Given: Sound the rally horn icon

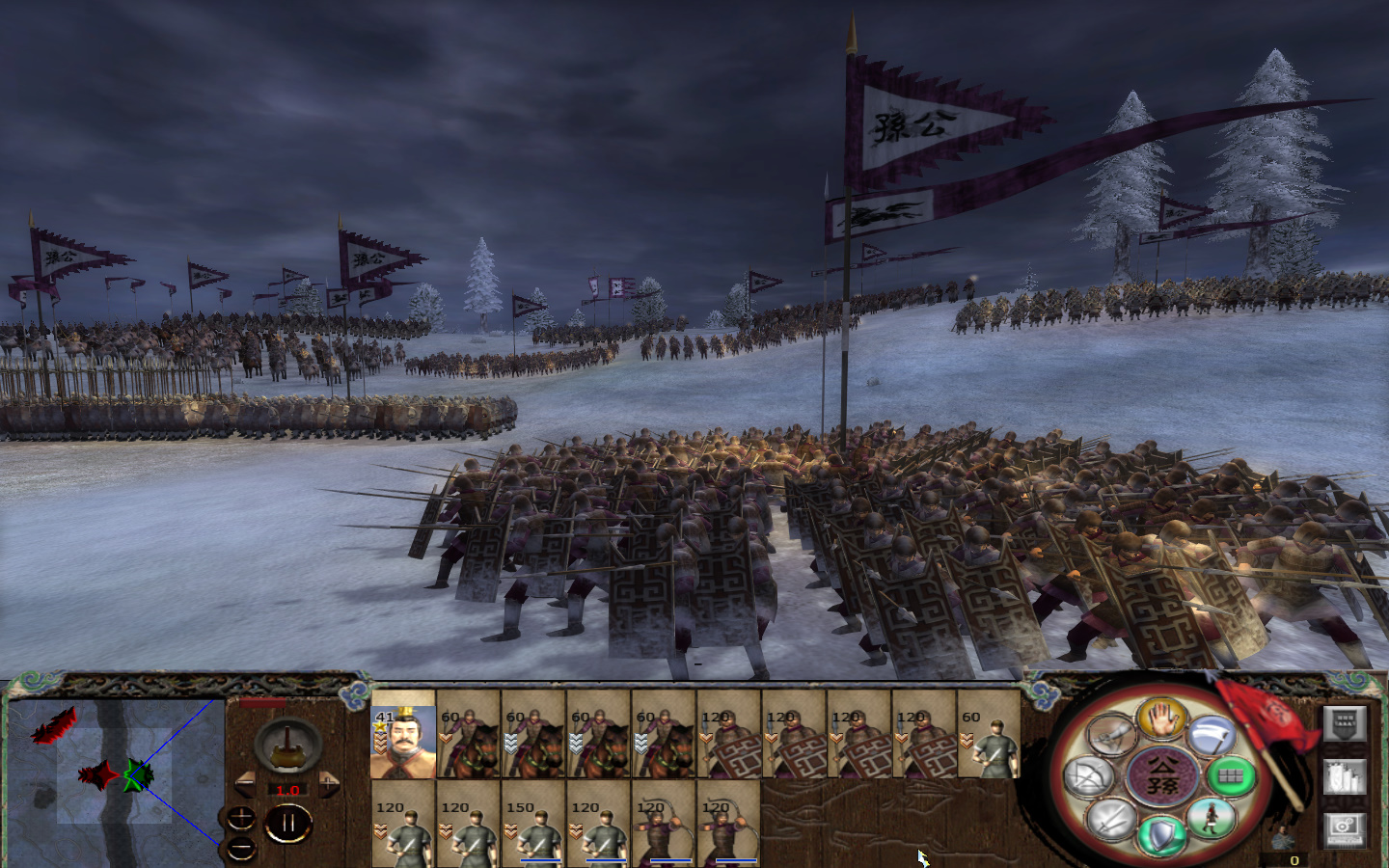Looking at the screenshot, I should (x=1111, y=734).
